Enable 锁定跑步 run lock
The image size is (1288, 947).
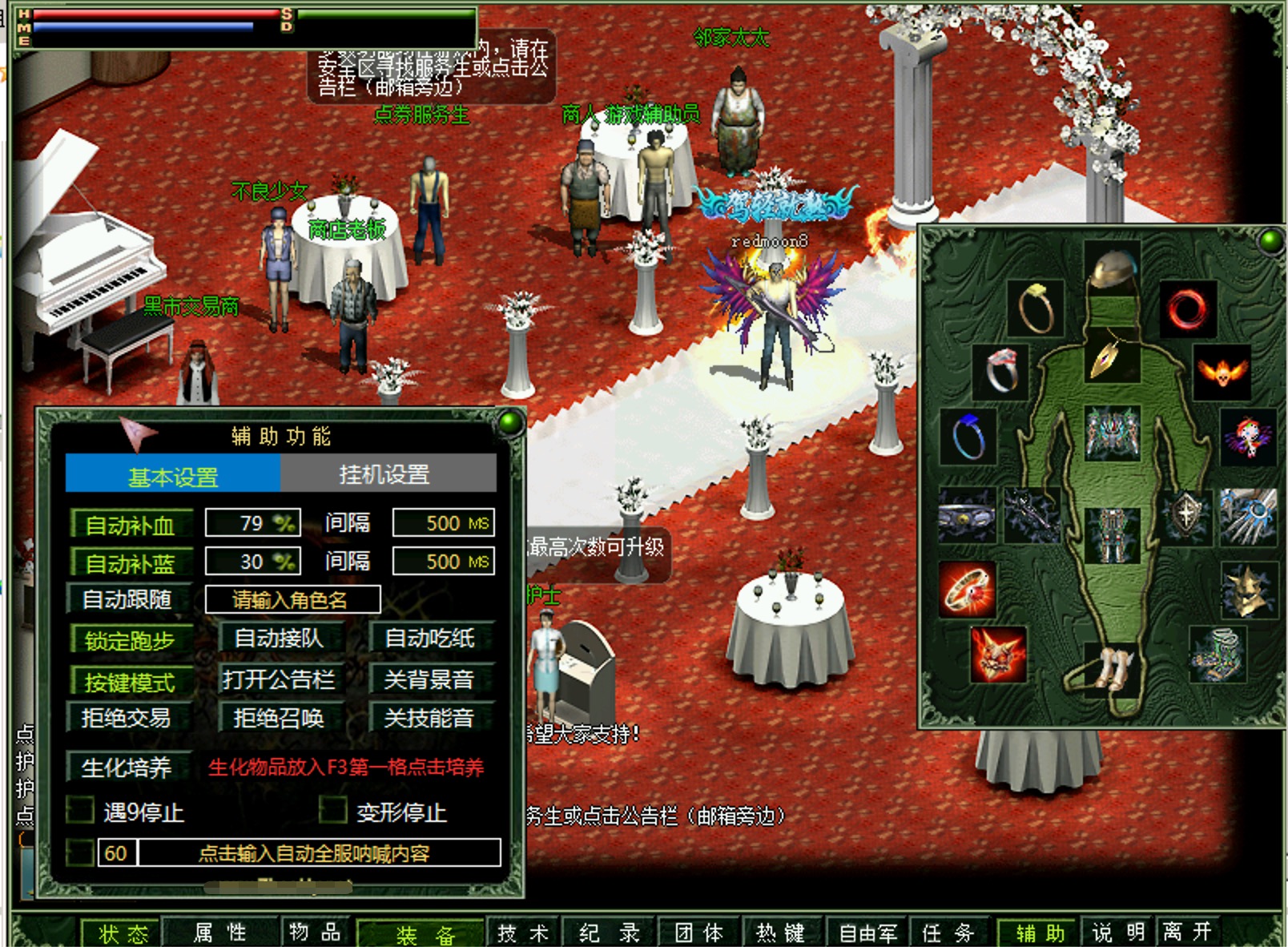click(131, 640)
